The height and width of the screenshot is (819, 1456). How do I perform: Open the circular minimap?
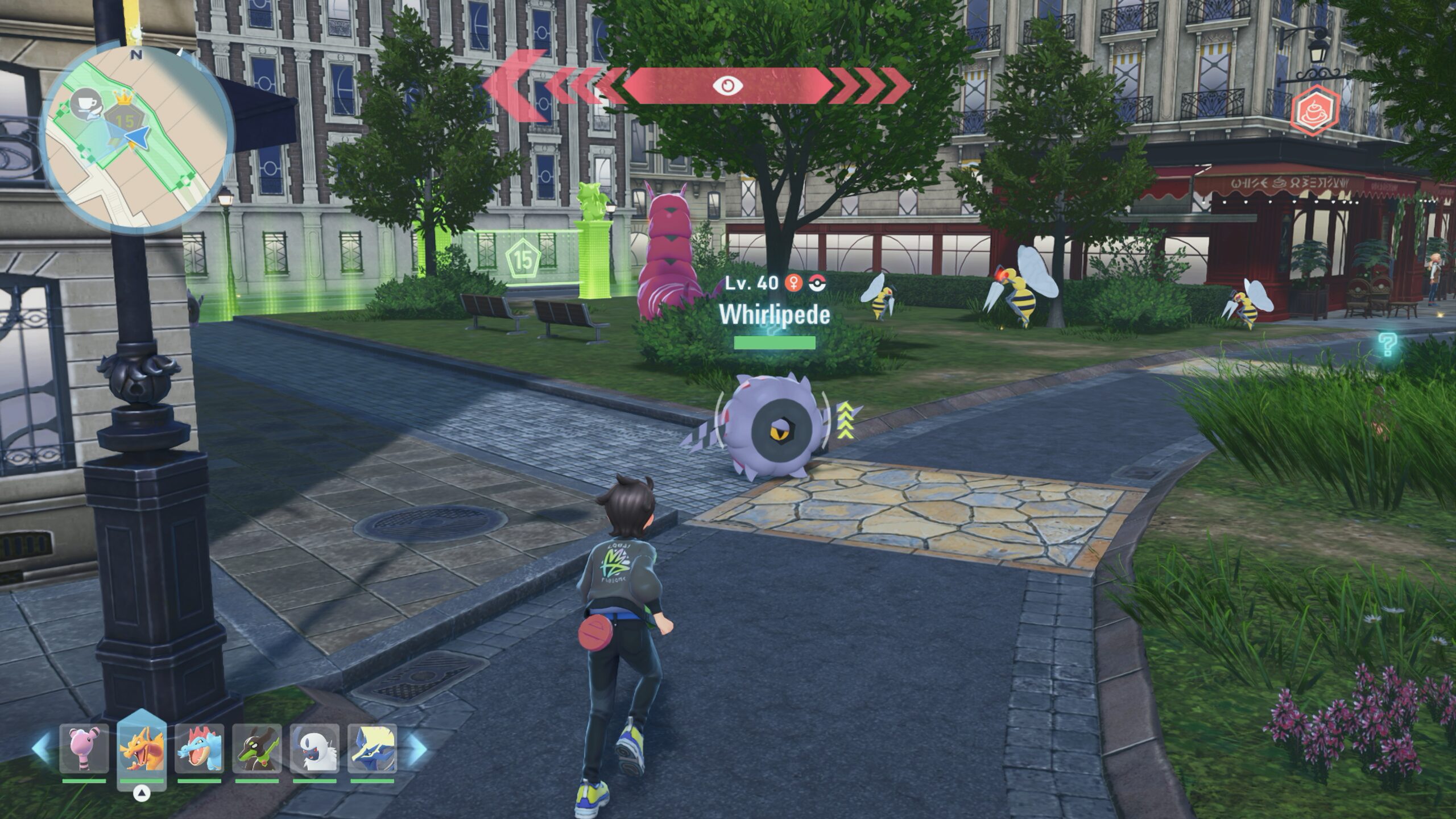pyautogui.click(x=136, y=139)
